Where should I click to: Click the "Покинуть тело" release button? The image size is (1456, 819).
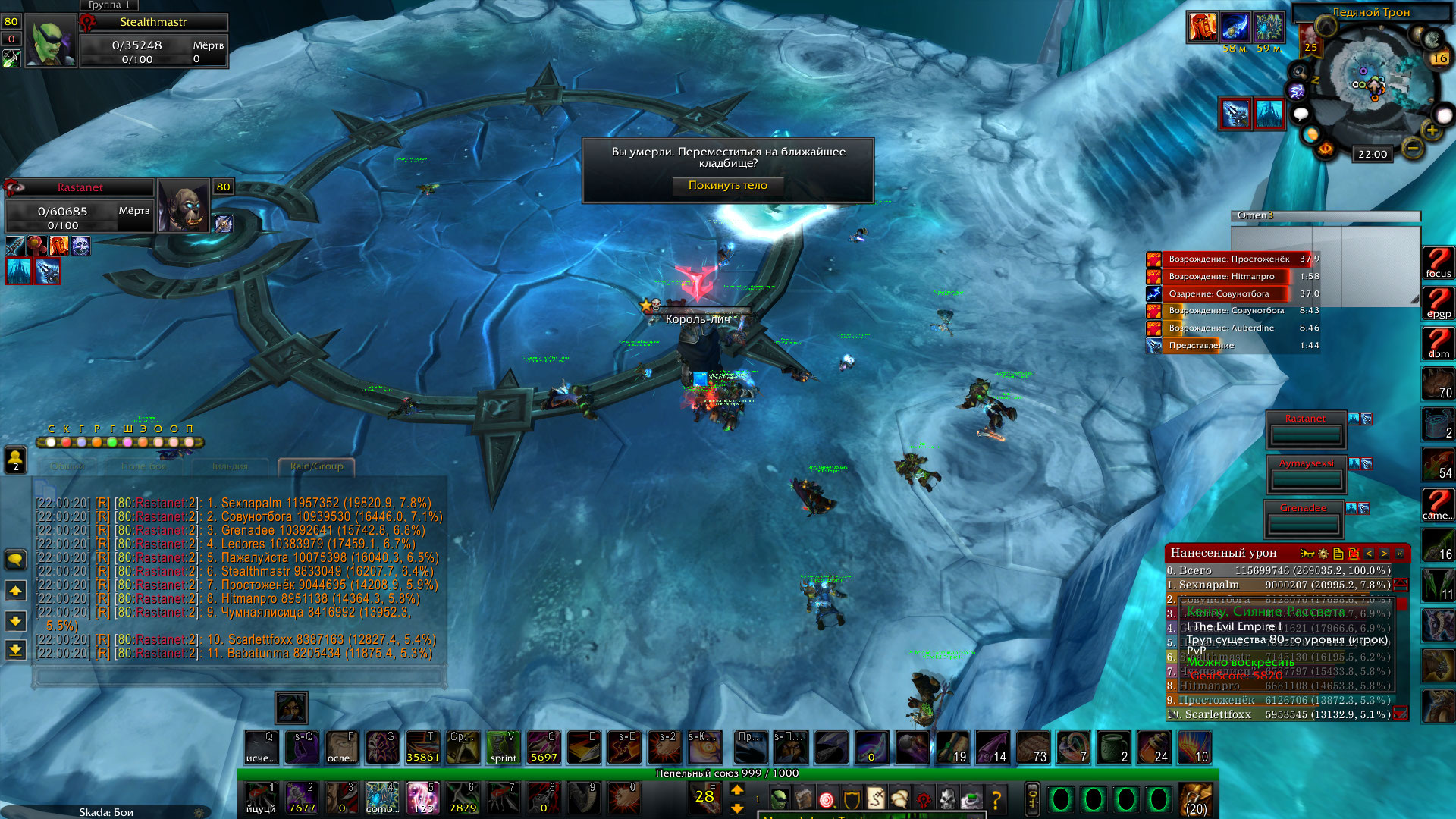727,186
